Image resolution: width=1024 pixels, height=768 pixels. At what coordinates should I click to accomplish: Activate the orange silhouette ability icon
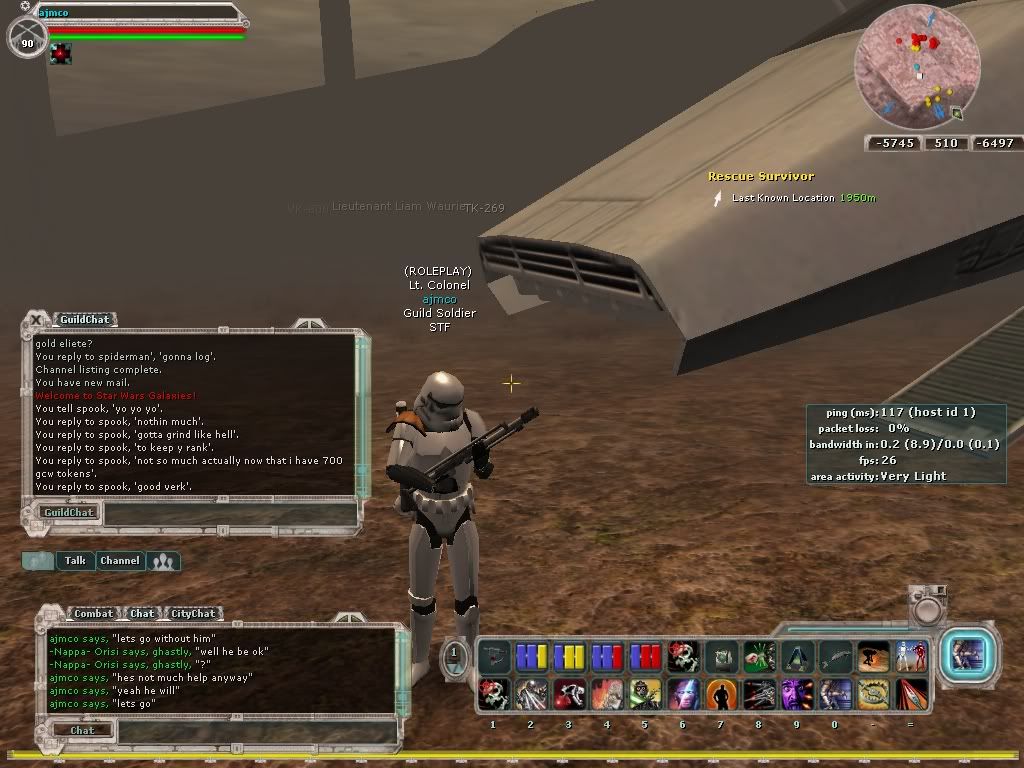pyautogui.click(x=720, y=692)
